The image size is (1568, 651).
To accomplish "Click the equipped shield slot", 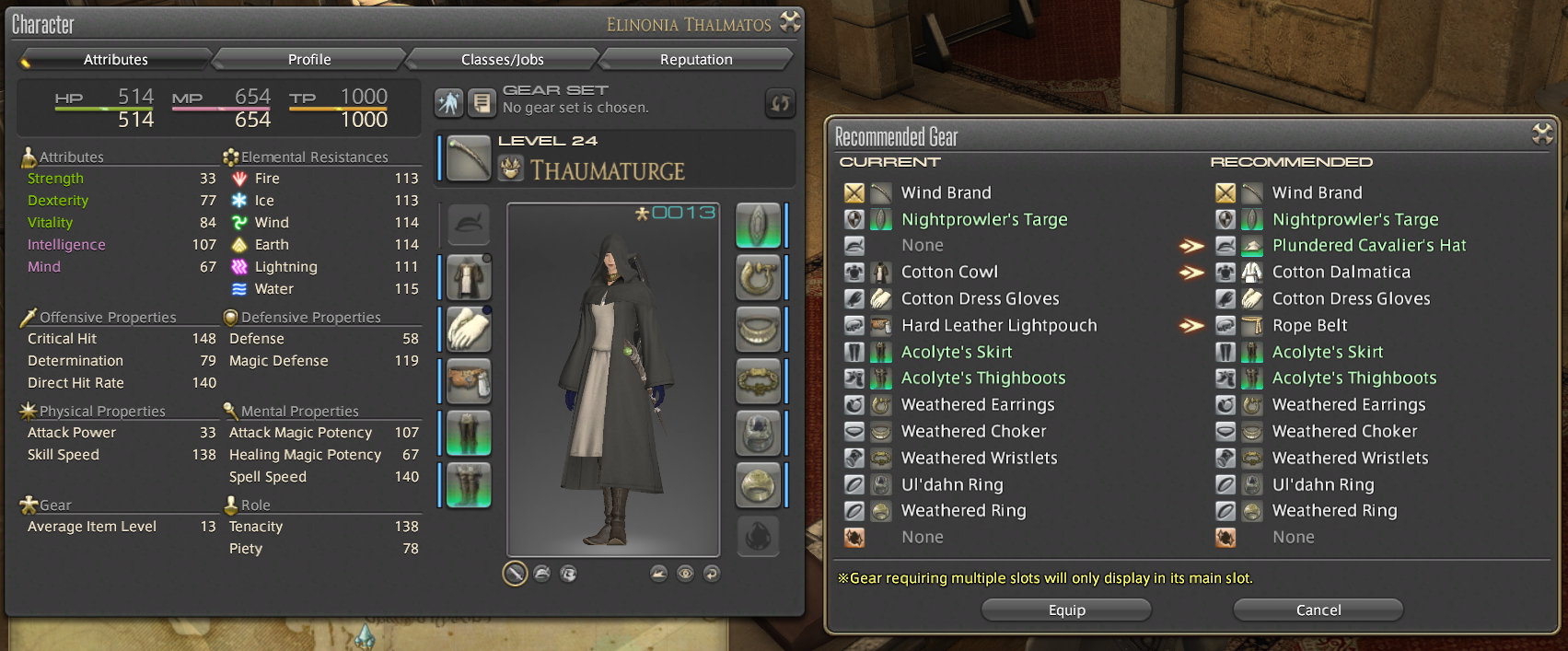I will (758, 226).
